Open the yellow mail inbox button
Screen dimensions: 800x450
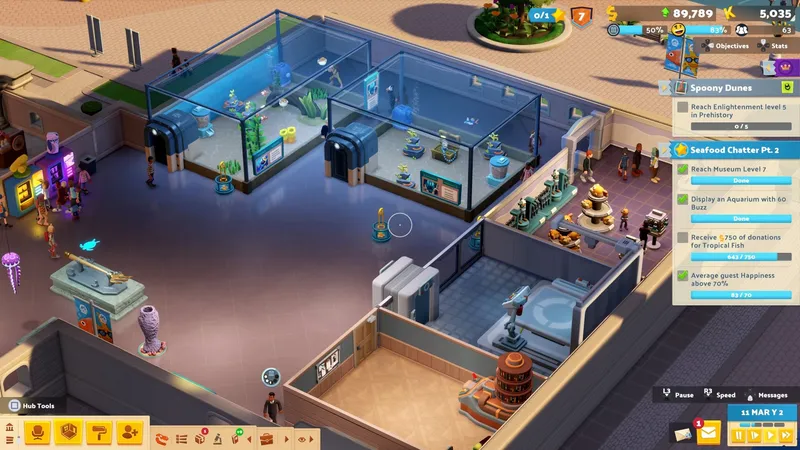coord(709,432)
